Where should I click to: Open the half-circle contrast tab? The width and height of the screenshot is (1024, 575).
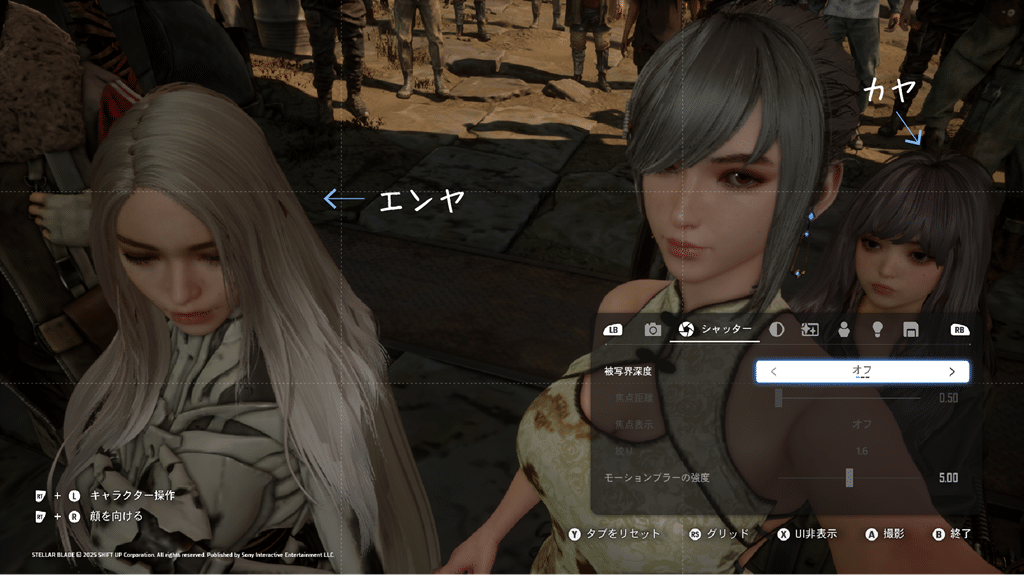777,329
